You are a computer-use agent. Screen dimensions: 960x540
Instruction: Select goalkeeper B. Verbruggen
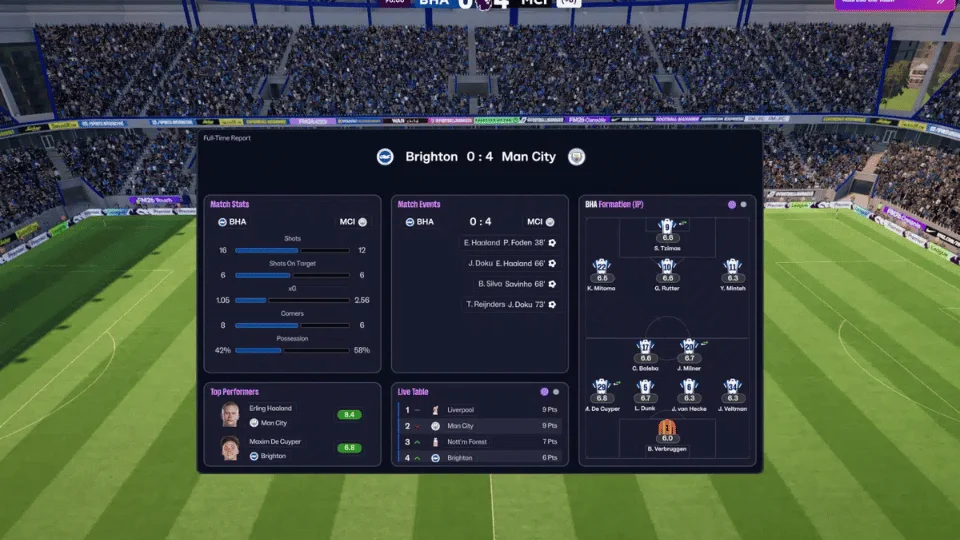667,430
